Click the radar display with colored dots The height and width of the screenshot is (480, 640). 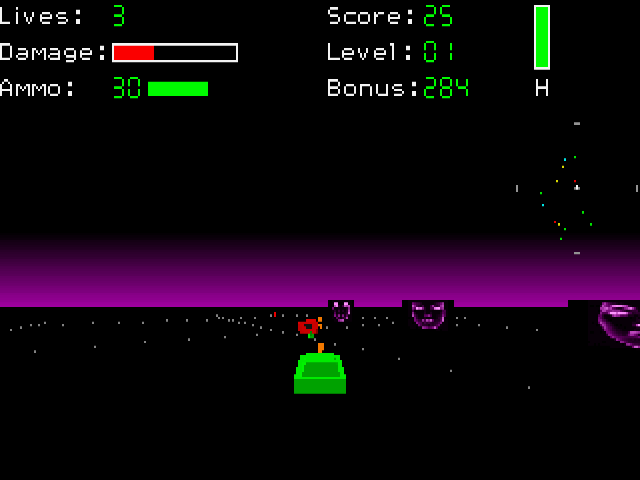[x=576, y=189]
